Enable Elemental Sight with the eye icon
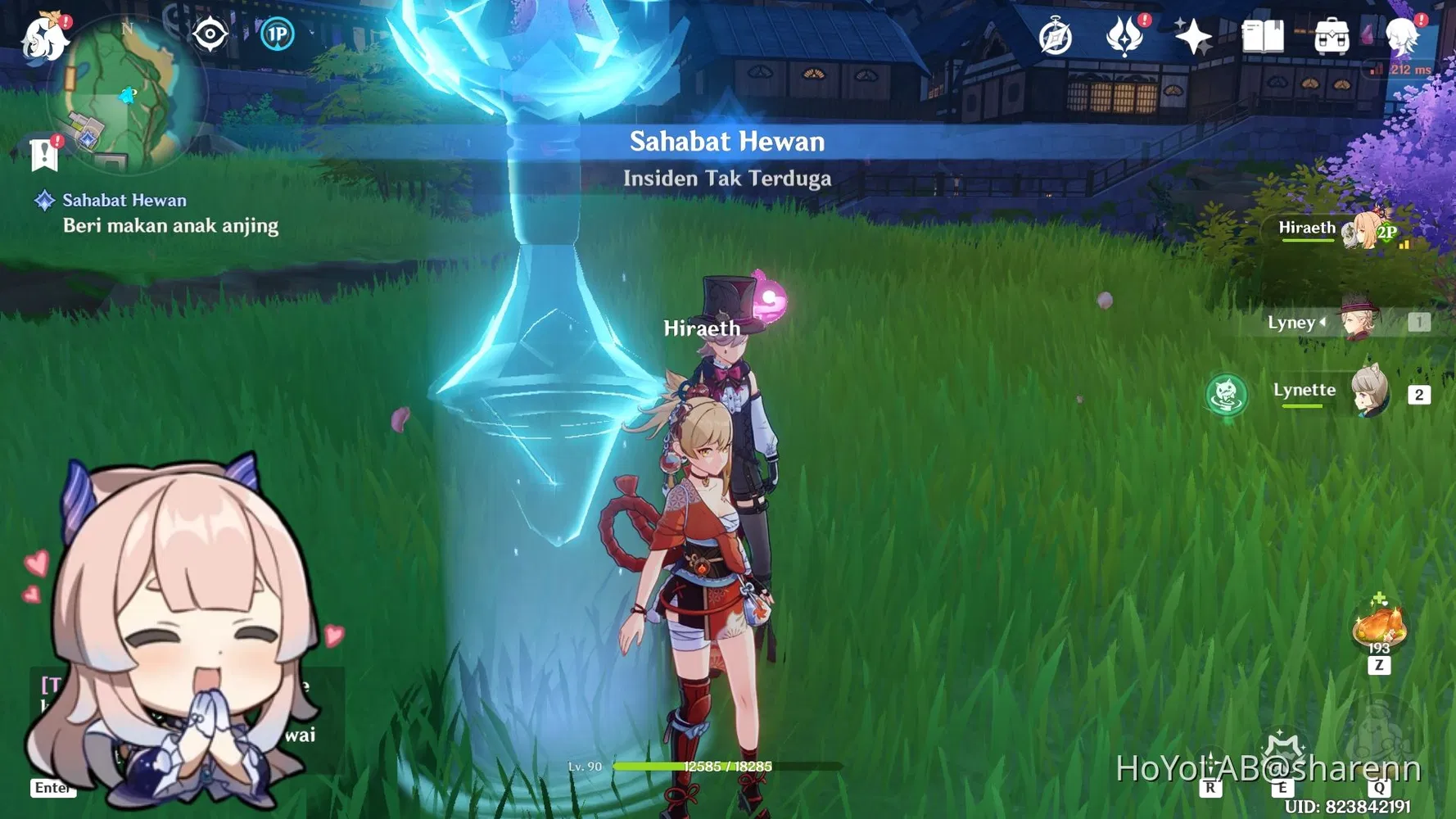Image resolution: width=1456 pixels, height=819 pixels. [x=209, y=33]
